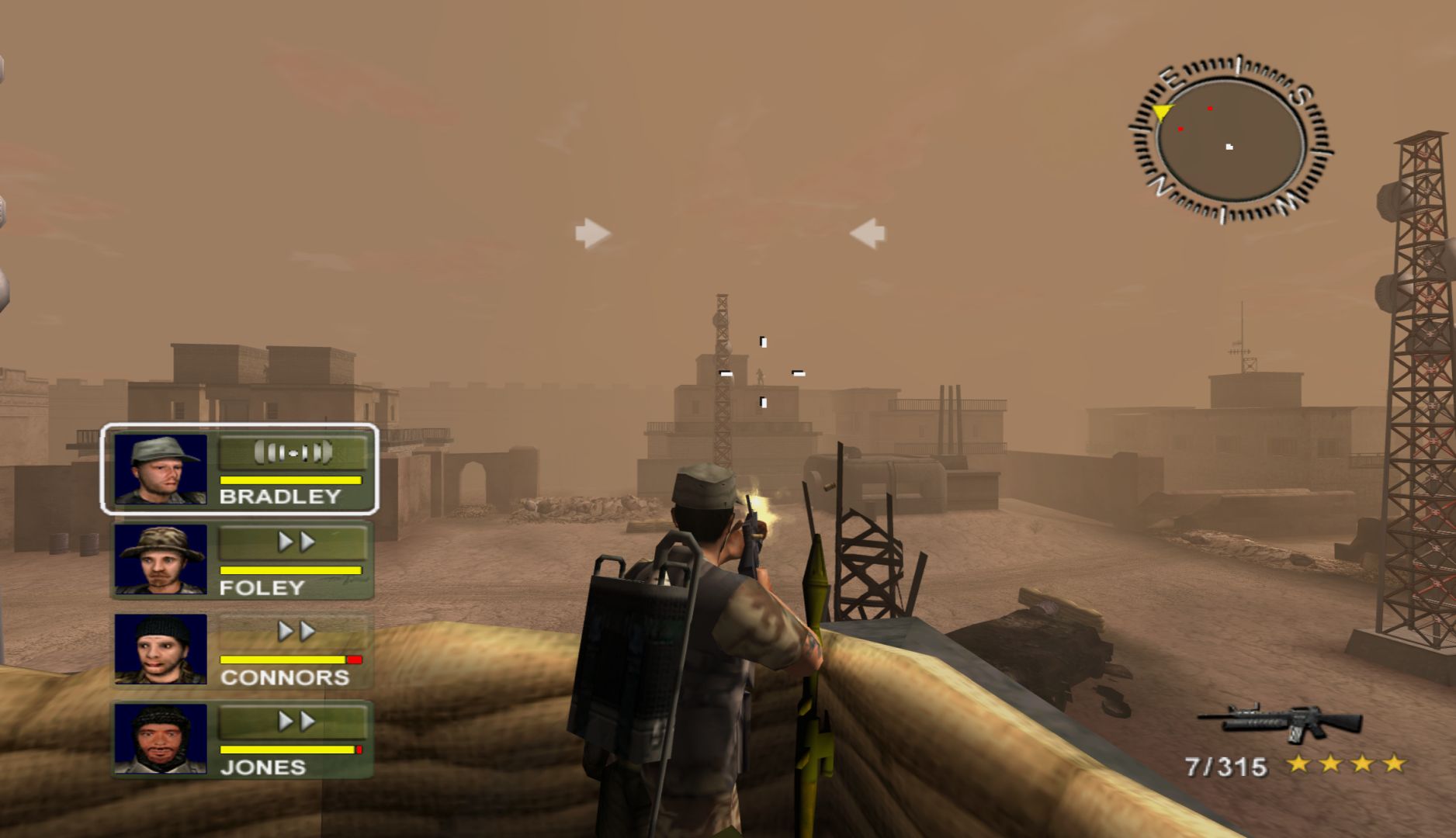This screenshot has width=1456, height=838.
Task: Pick Jones from the squad panel
Action: click(241, 740)
